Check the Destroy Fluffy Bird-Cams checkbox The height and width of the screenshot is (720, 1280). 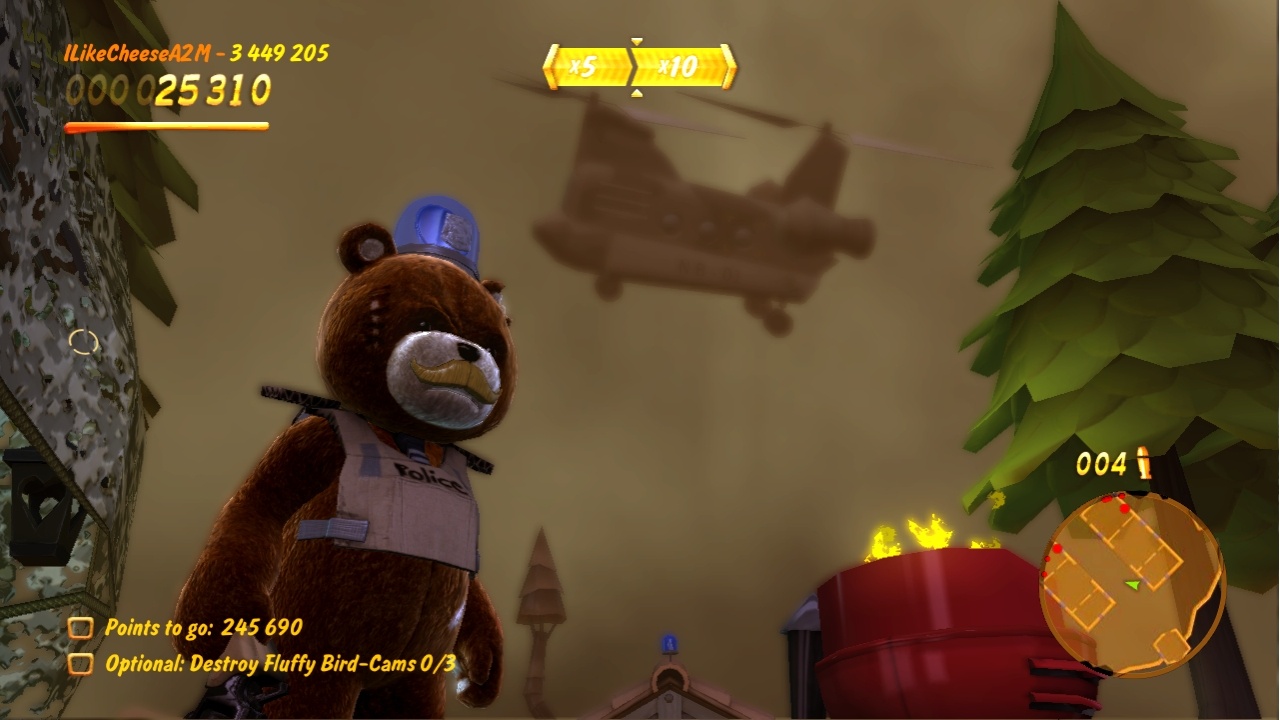79,661
